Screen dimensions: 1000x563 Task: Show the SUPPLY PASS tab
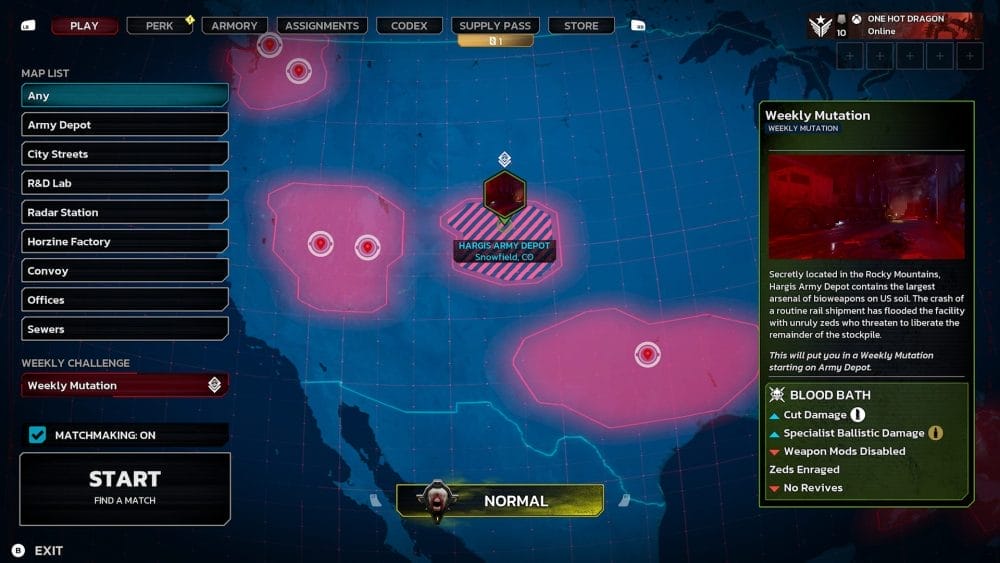coord(495,26)
